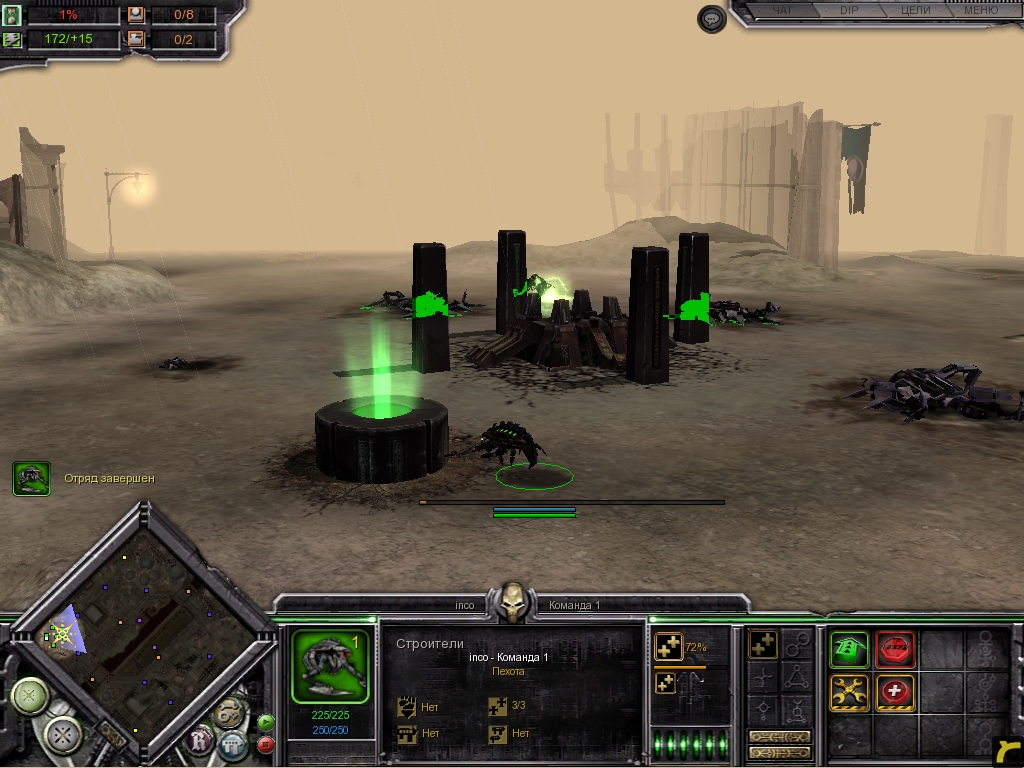Toggle the yellow arrow corner button
The height and width of the screenshot is (768, 1024).
click(x=1008, y=749)
